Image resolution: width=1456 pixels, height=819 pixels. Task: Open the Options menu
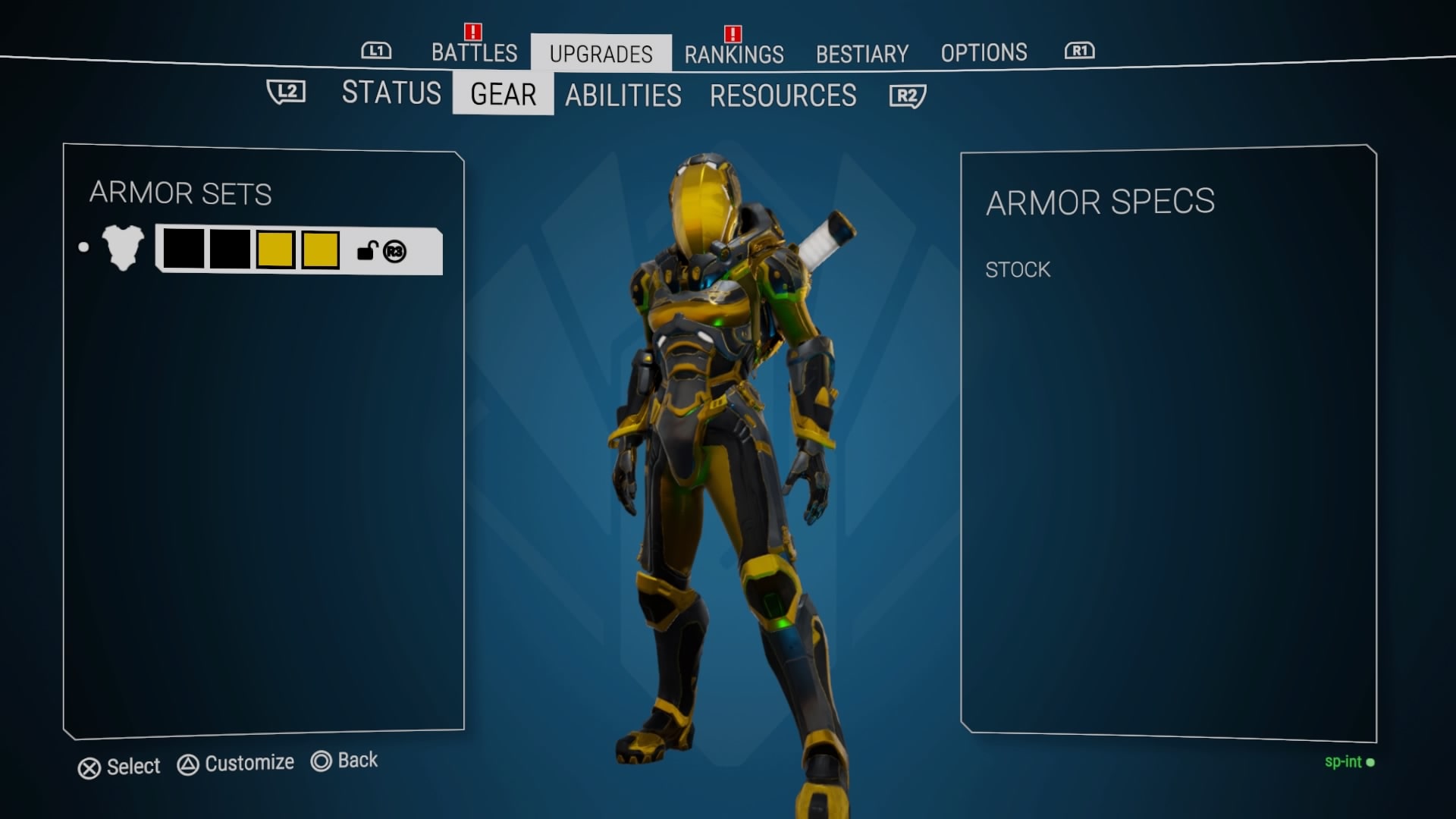984,52
